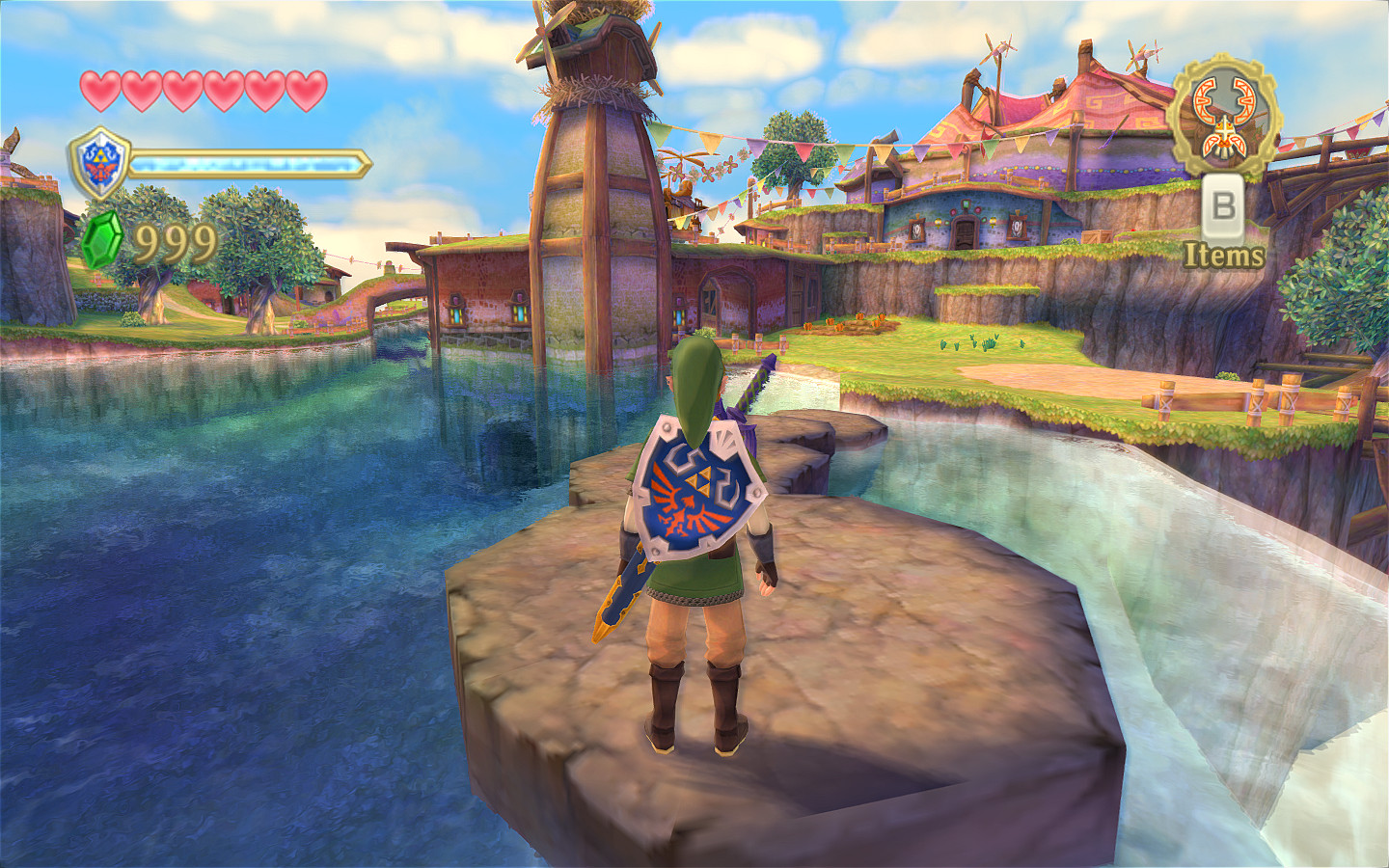
Task: Select the Items label text
Action: pos(1225,256)
